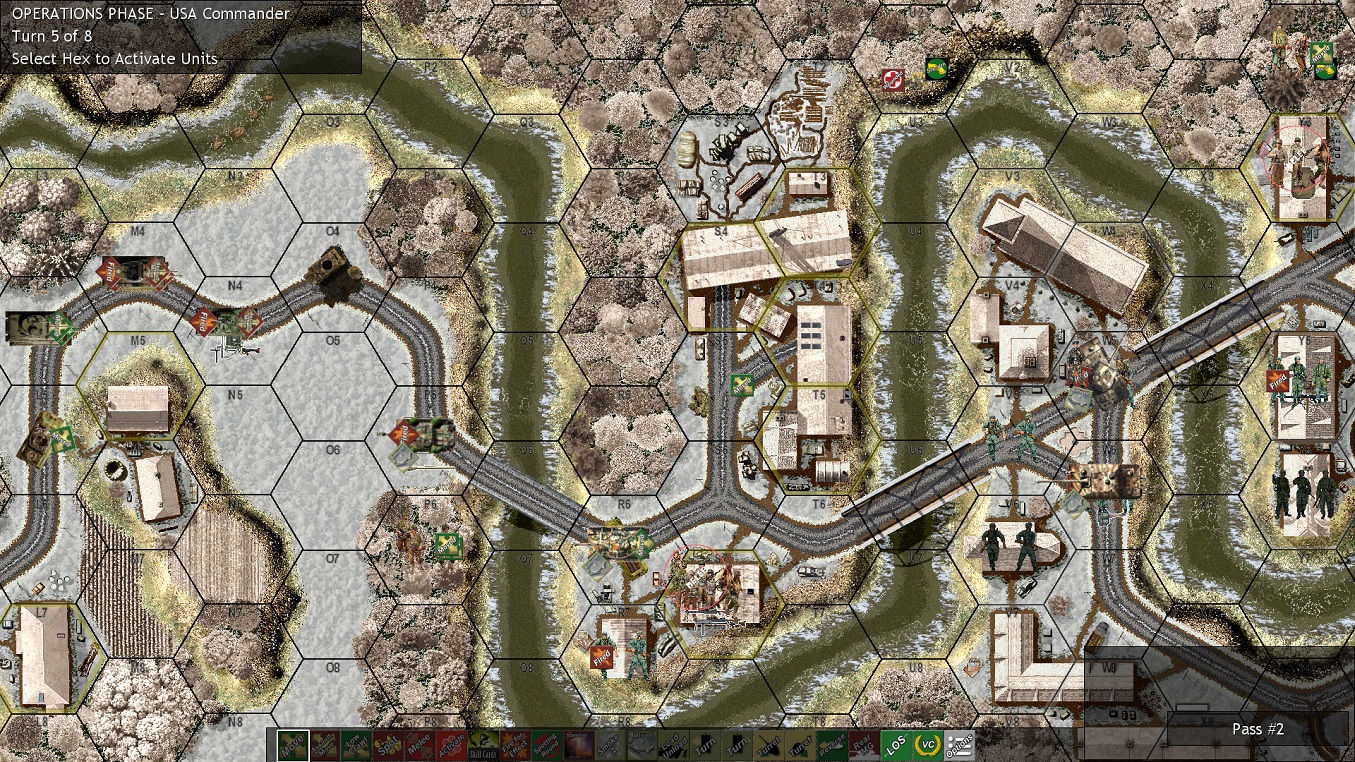Pop Smoke with the Smoke 1 icon

[x=610, y=745]
